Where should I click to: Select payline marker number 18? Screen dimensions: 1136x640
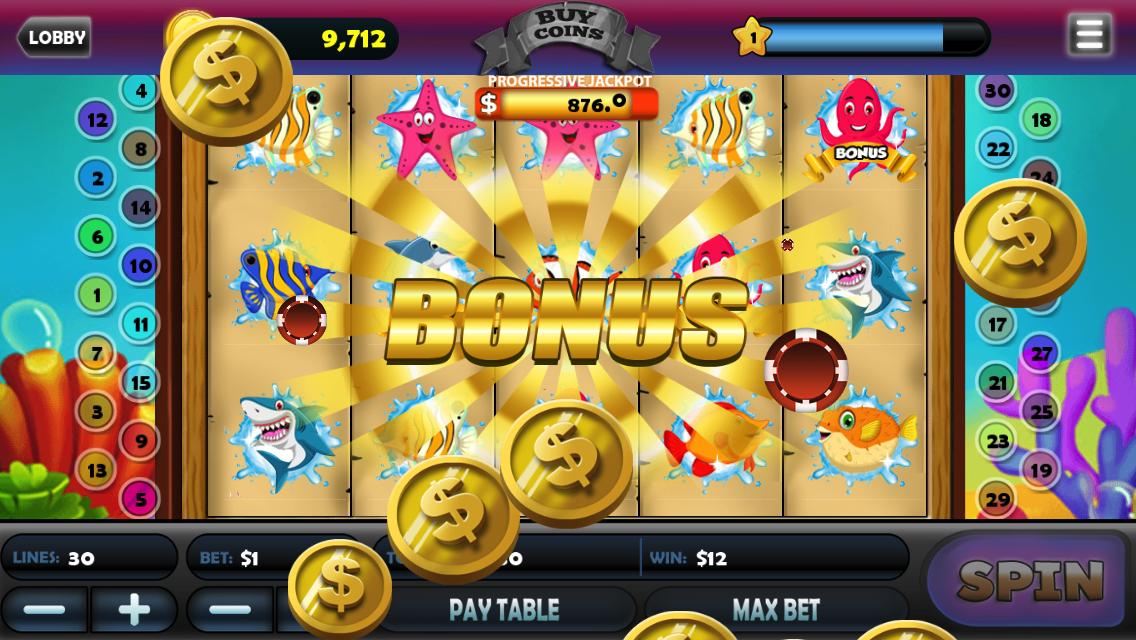(1041, 121)
